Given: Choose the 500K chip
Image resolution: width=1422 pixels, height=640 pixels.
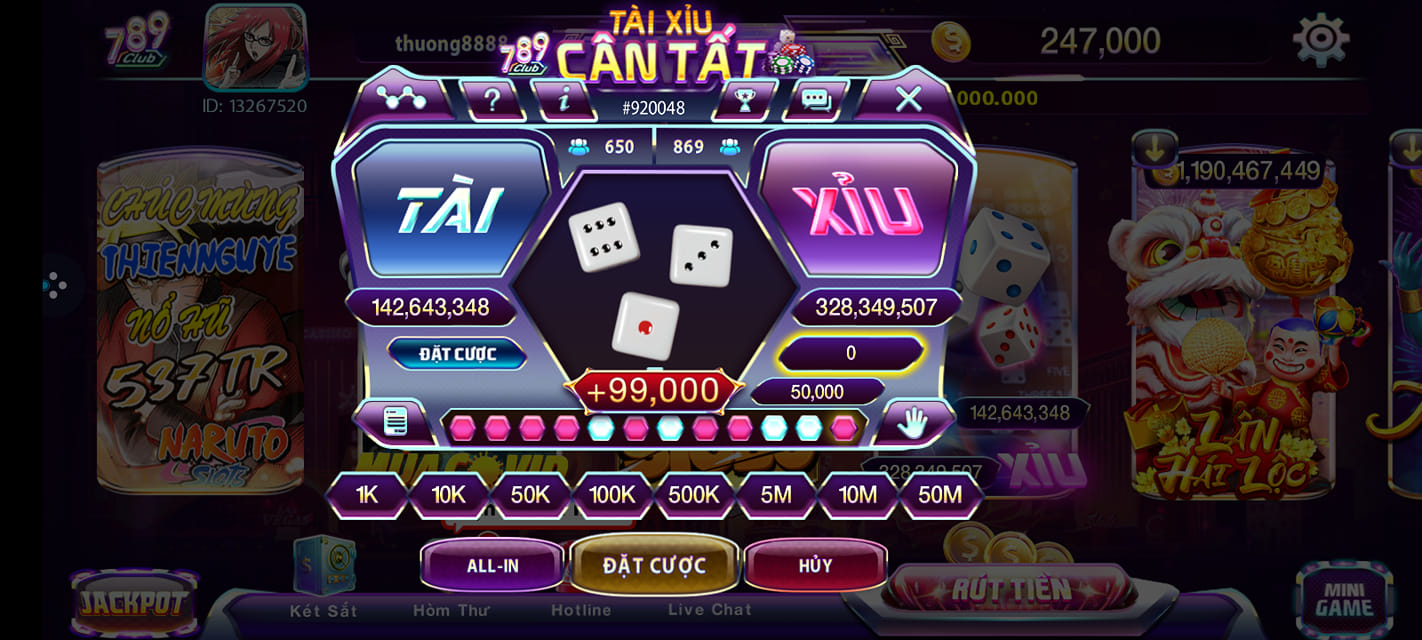Looking at the screenshot, I should click(x=694, y=494).
